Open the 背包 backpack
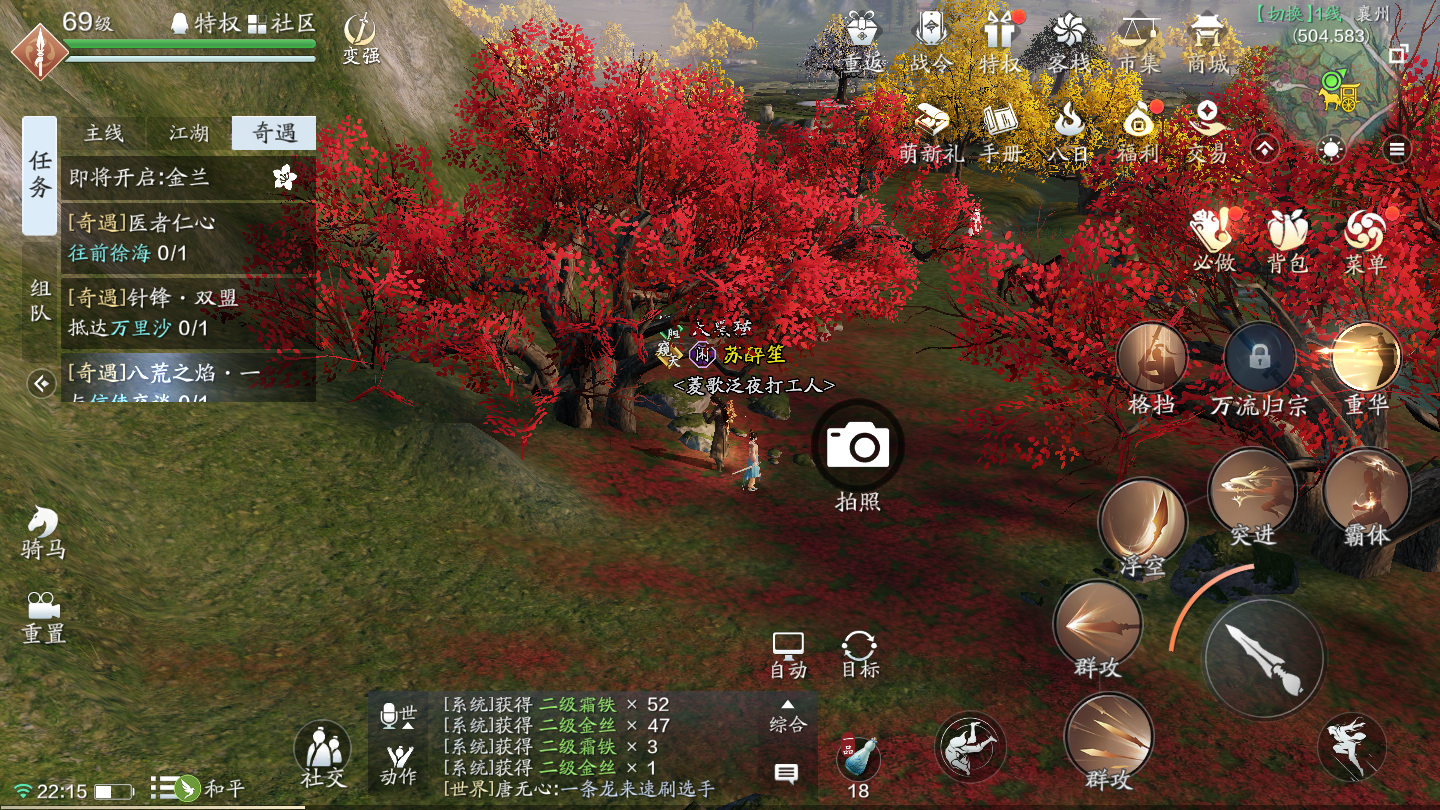 (1287, 240)
